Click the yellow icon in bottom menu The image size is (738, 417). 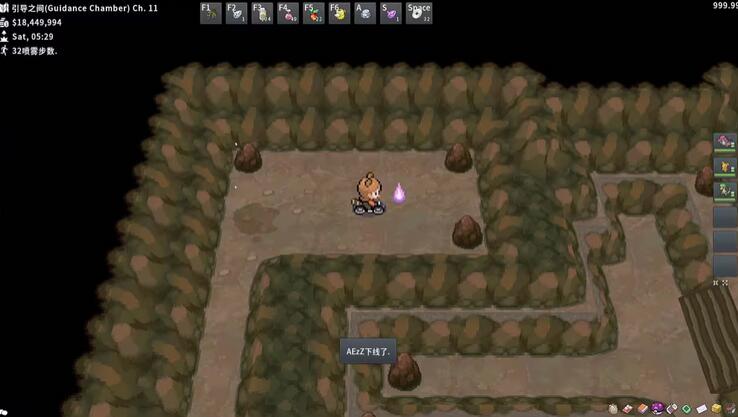tap(716, 409)
